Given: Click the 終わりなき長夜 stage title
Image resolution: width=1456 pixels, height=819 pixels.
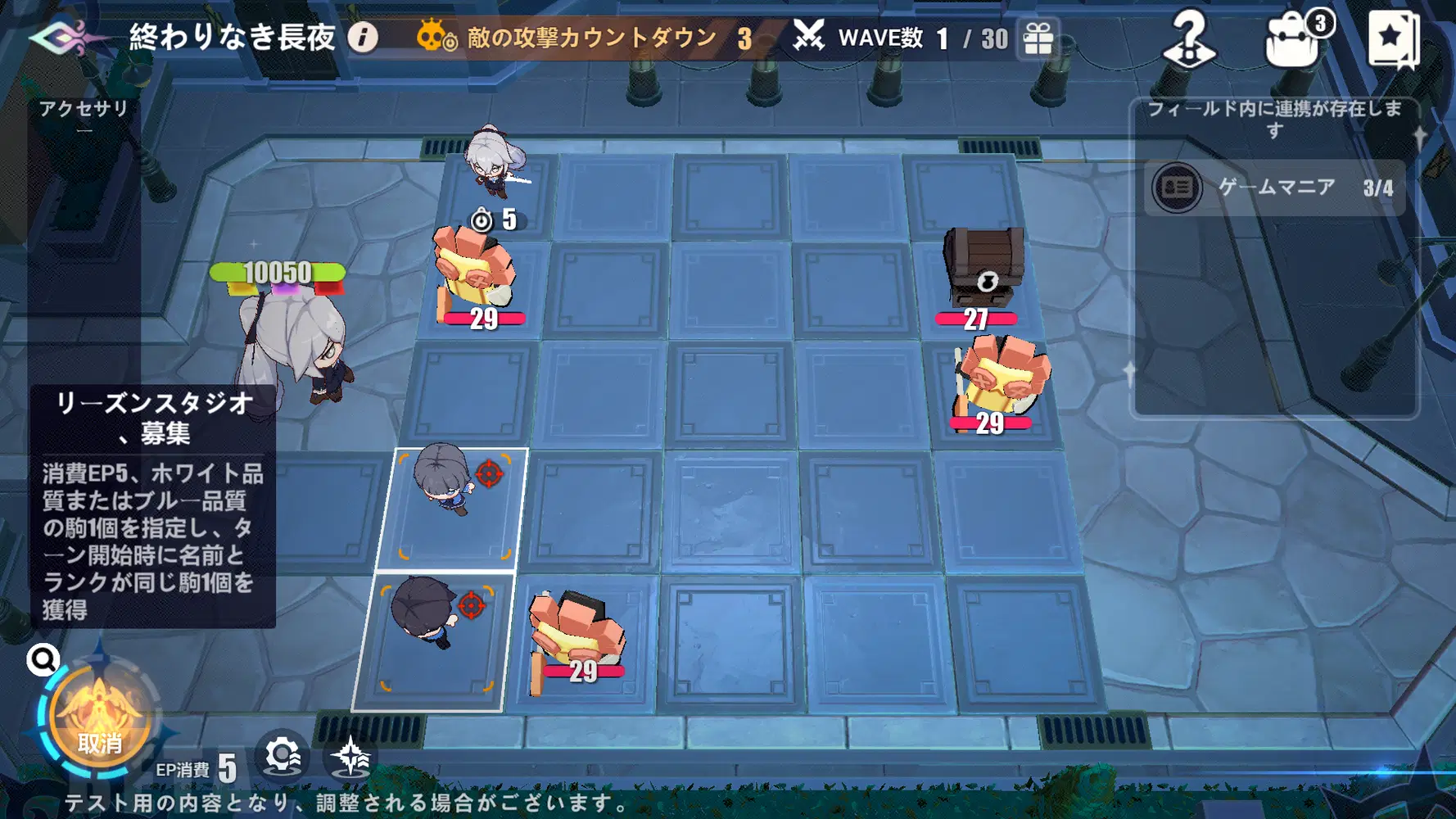Looking at the screenshot, I should [233, 37].
